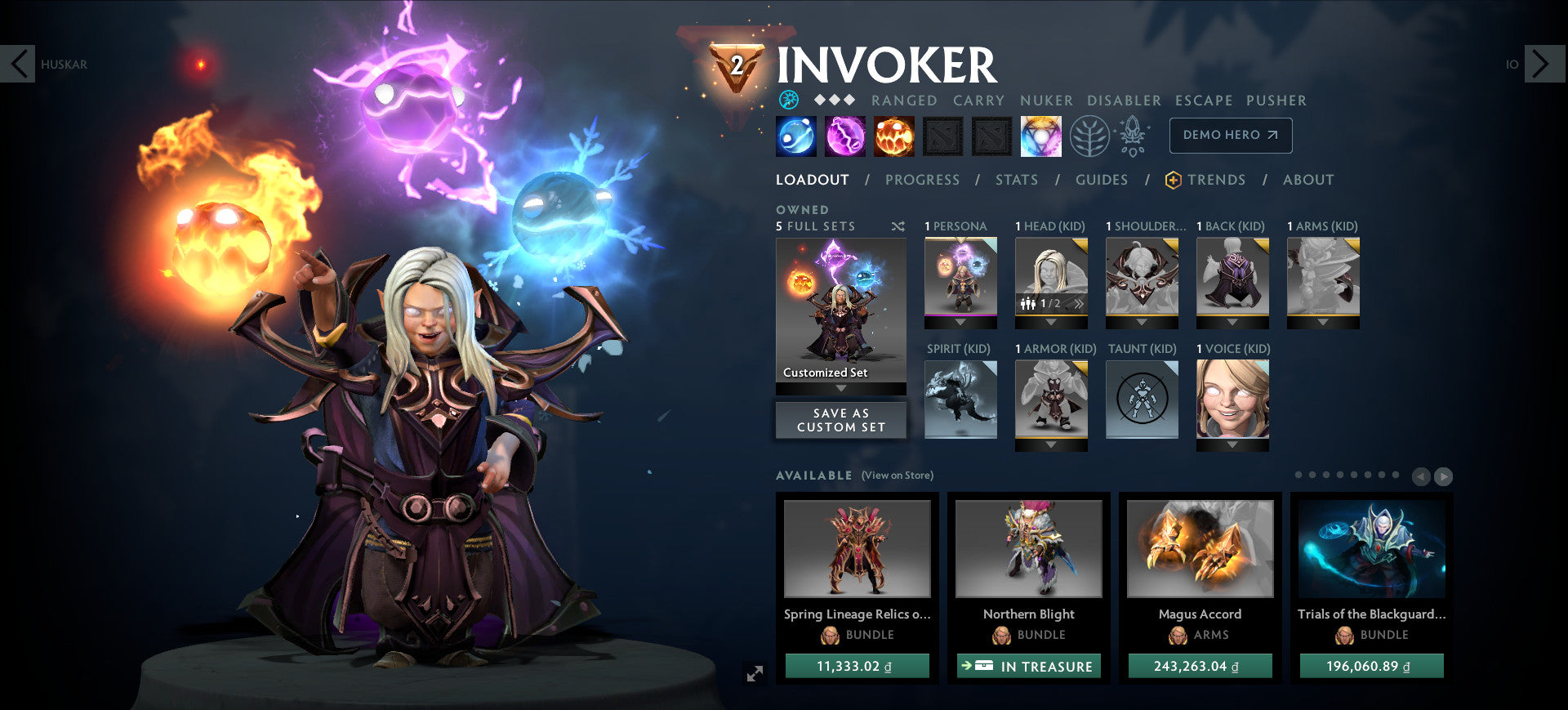Switch to the PROGRESS tab
Image resolution: width=1568 pixels, height=710 pixels.
922,179
